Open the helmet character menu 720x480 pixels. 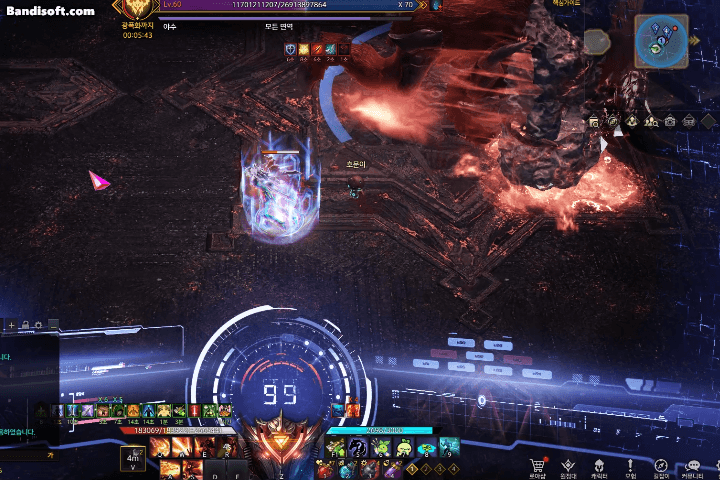tap(599, 465)
